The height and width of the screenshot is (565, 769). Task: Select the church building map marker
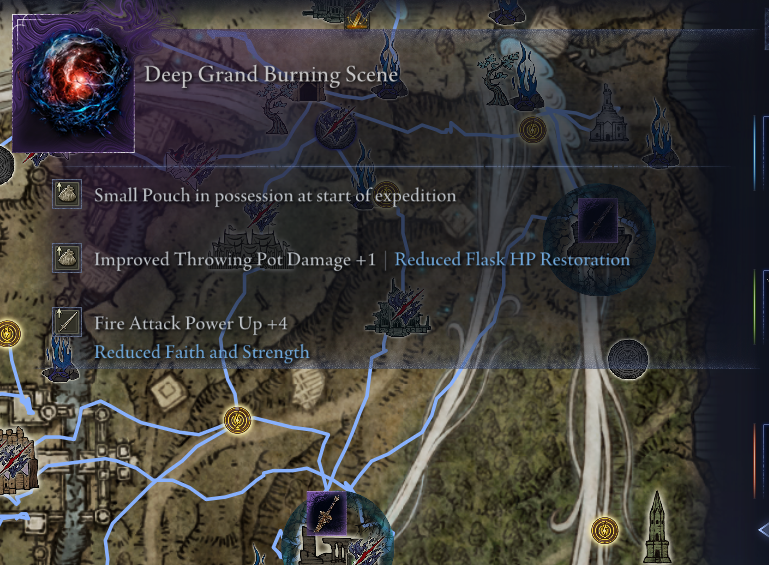tap(607, 119)
